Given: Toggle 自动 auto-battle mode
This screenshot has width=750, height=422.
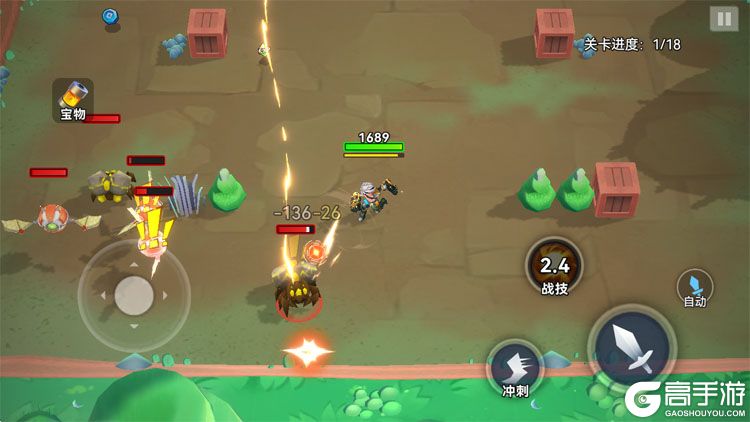Looking at the screenshot, I should (695, 288).
